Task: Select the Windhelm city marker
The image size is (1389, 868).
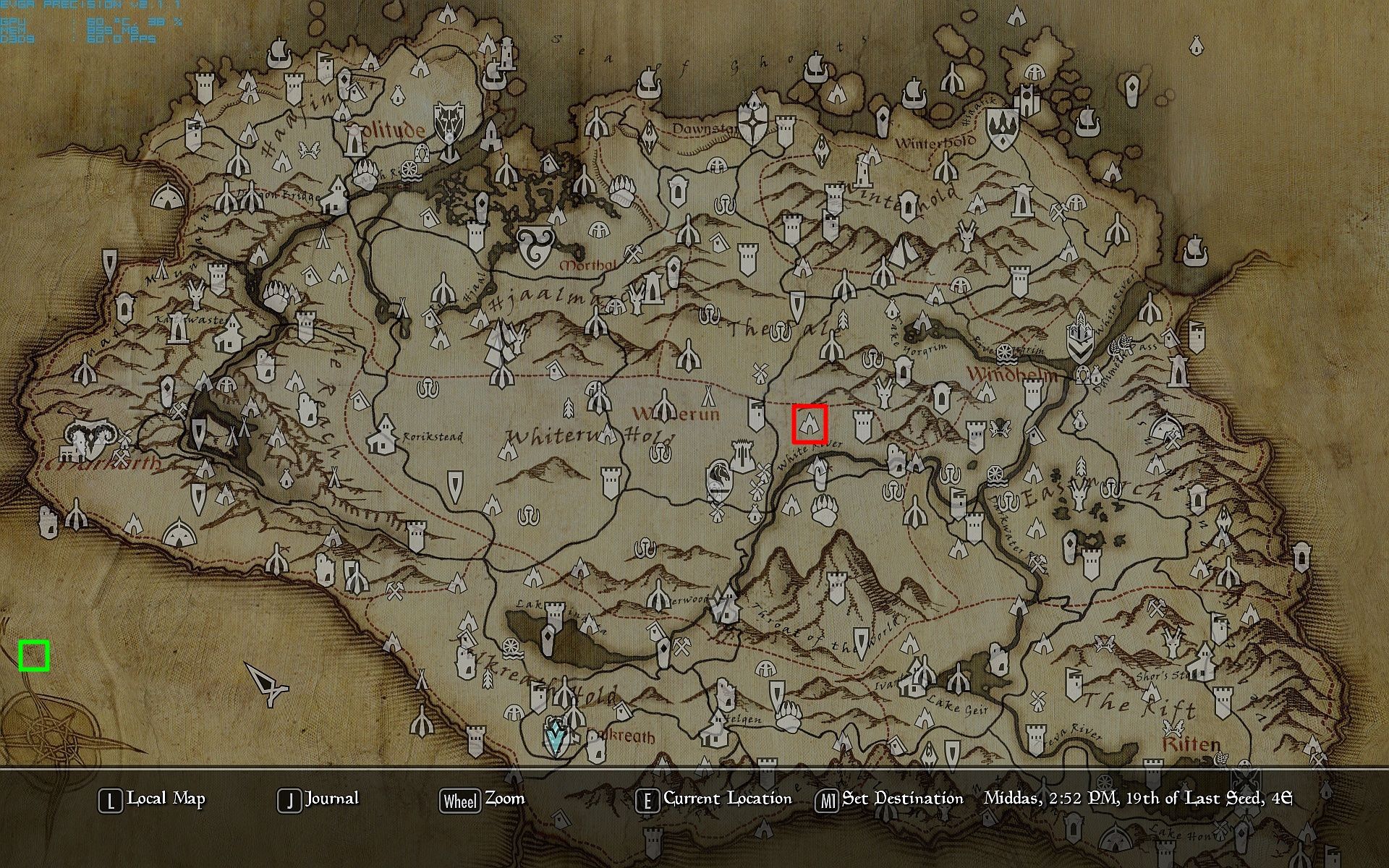Action: click(1079, 339)
